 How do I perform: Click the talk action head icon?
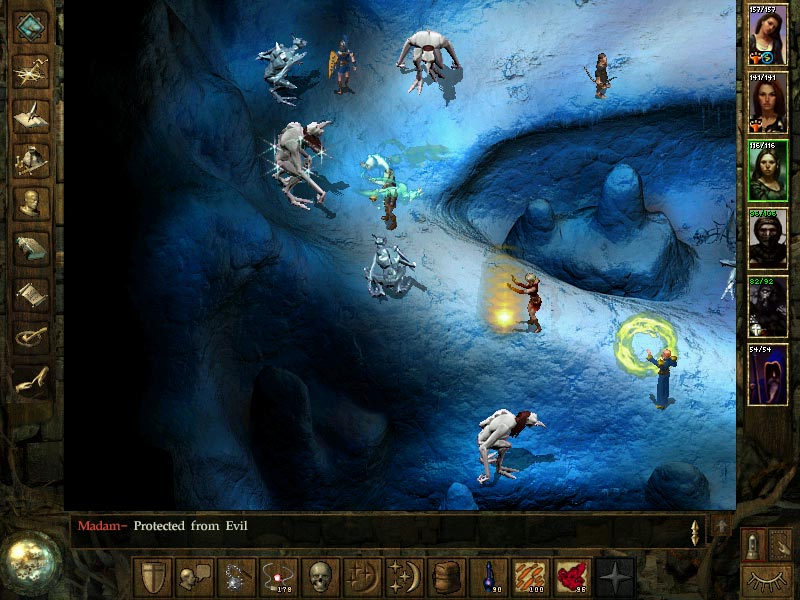[194, 577]
